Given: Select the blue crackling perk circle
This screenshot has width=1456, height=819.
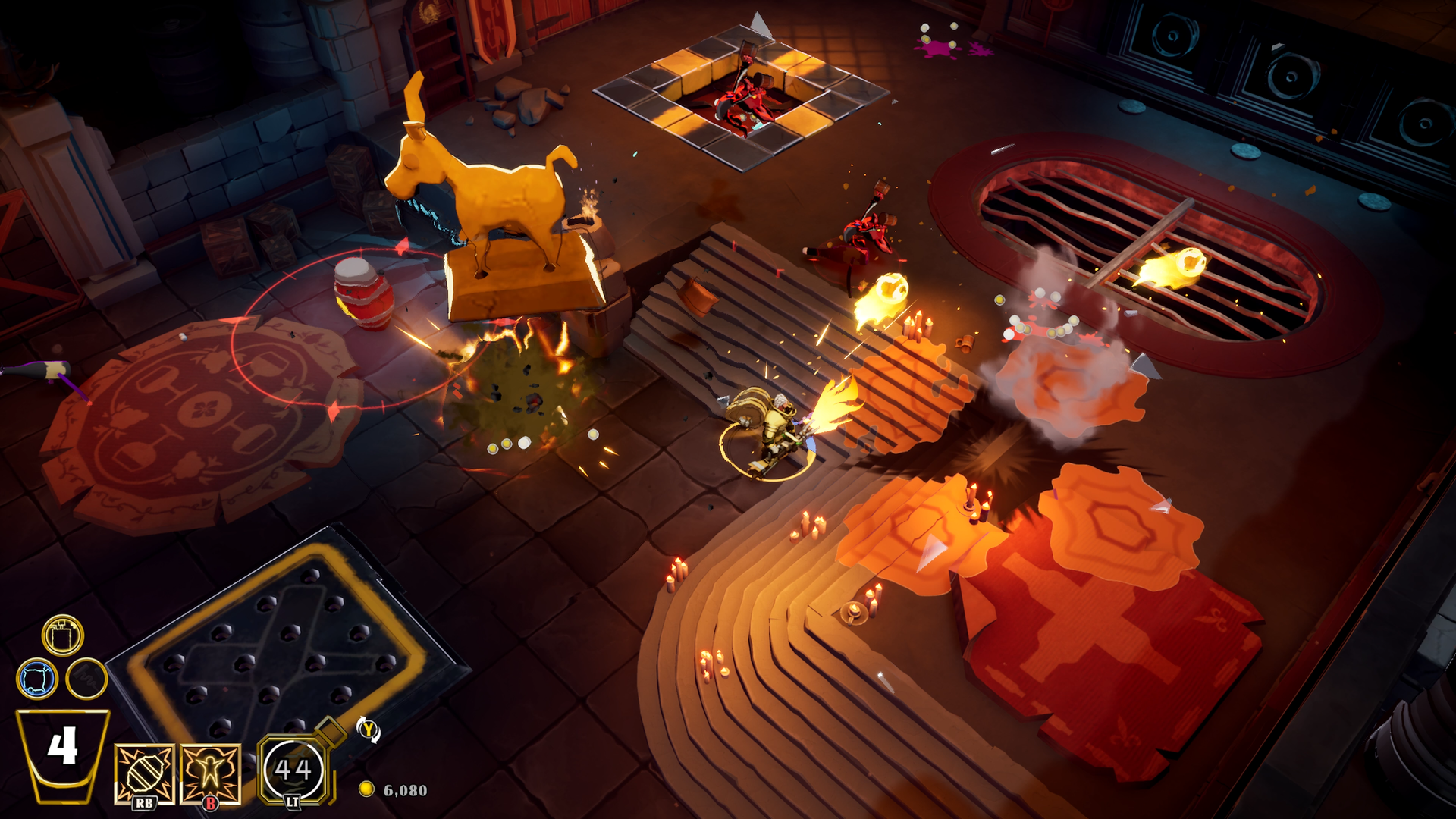Looking at the screenshot, I should 36,677.
